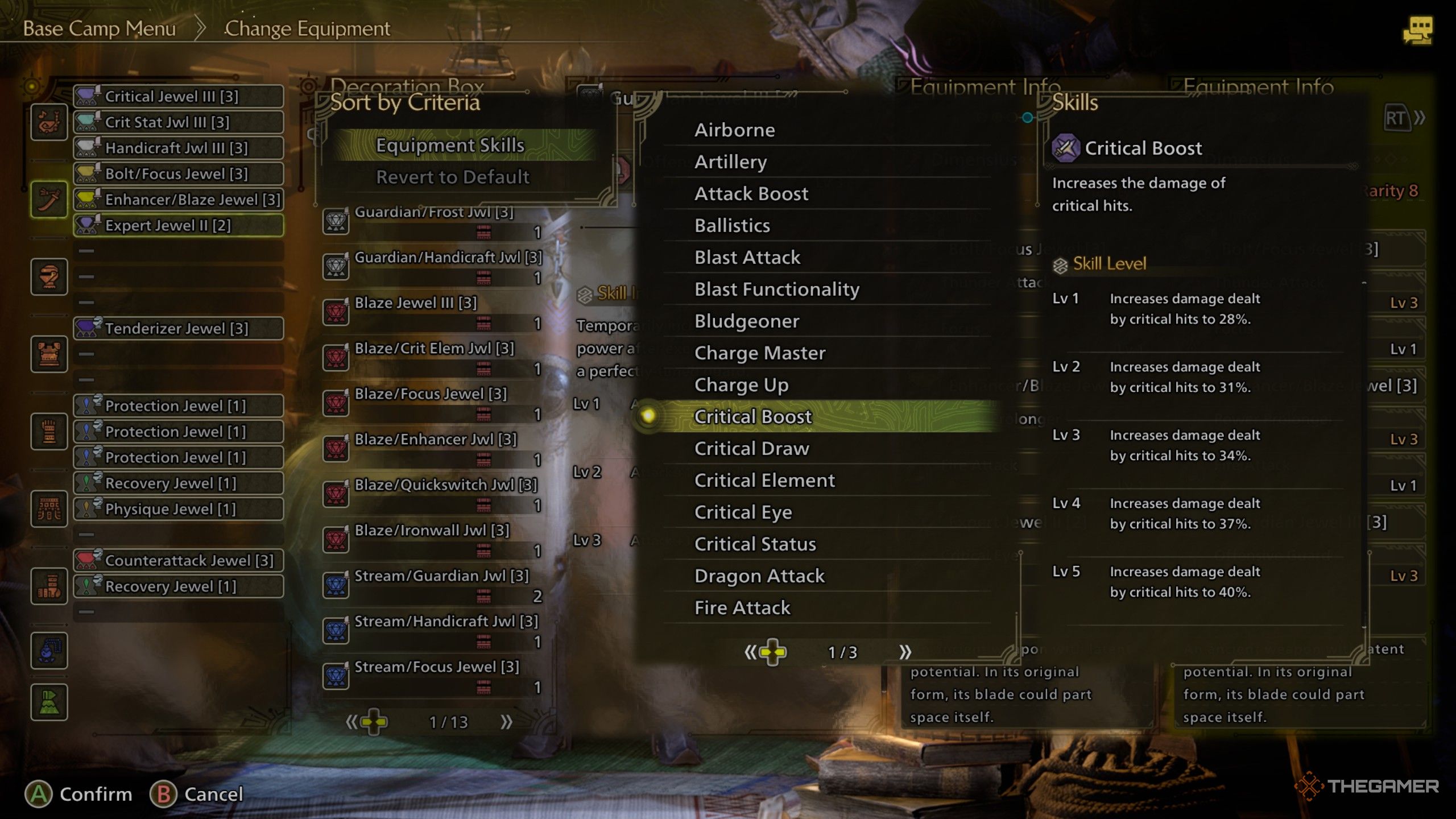
Task: Select Revert to Default sorting
Action: tap(453, 177)
